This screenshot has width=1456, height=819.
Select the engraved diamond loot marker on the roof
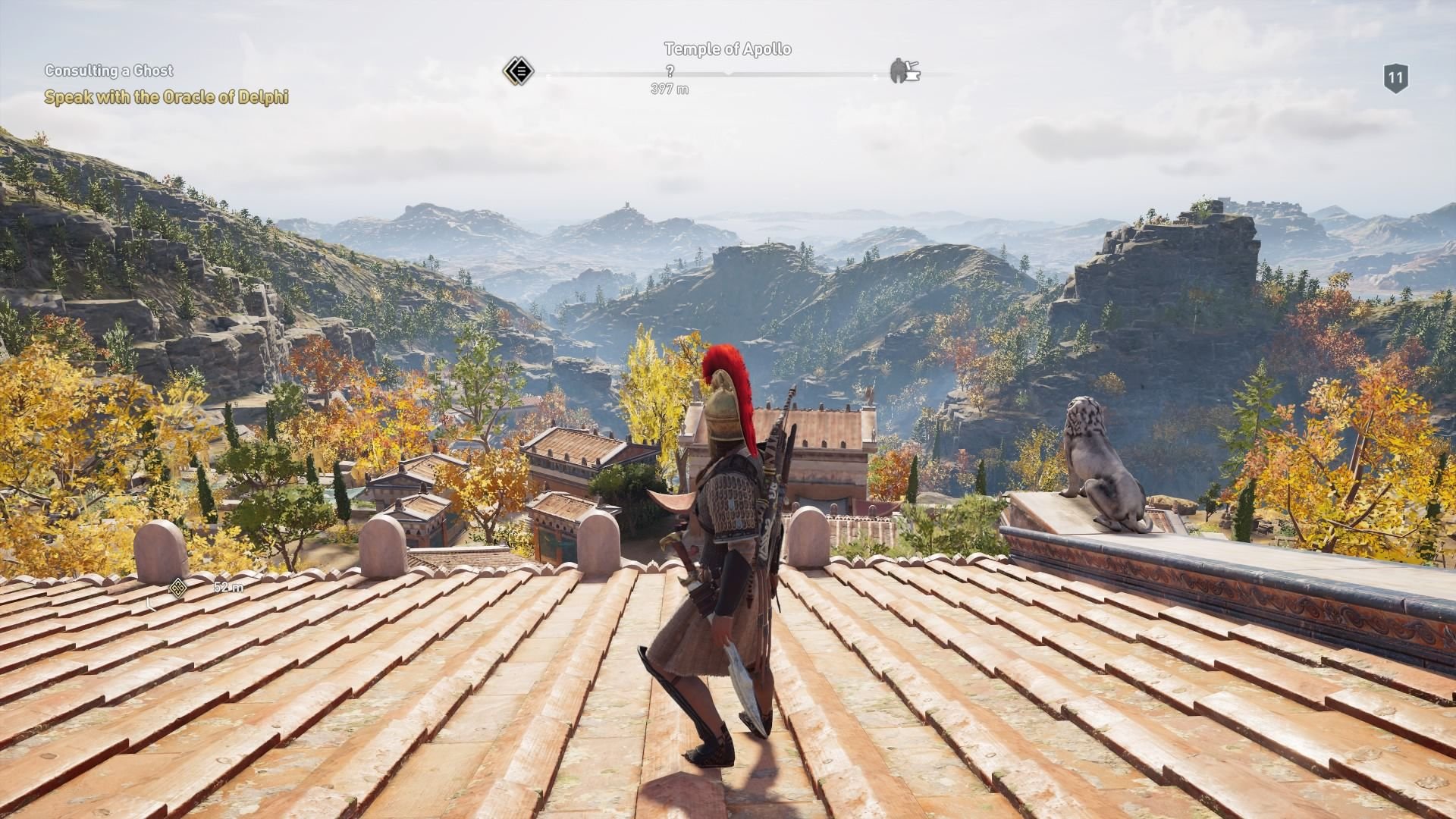pyautogui.click(x=177, y=588)
